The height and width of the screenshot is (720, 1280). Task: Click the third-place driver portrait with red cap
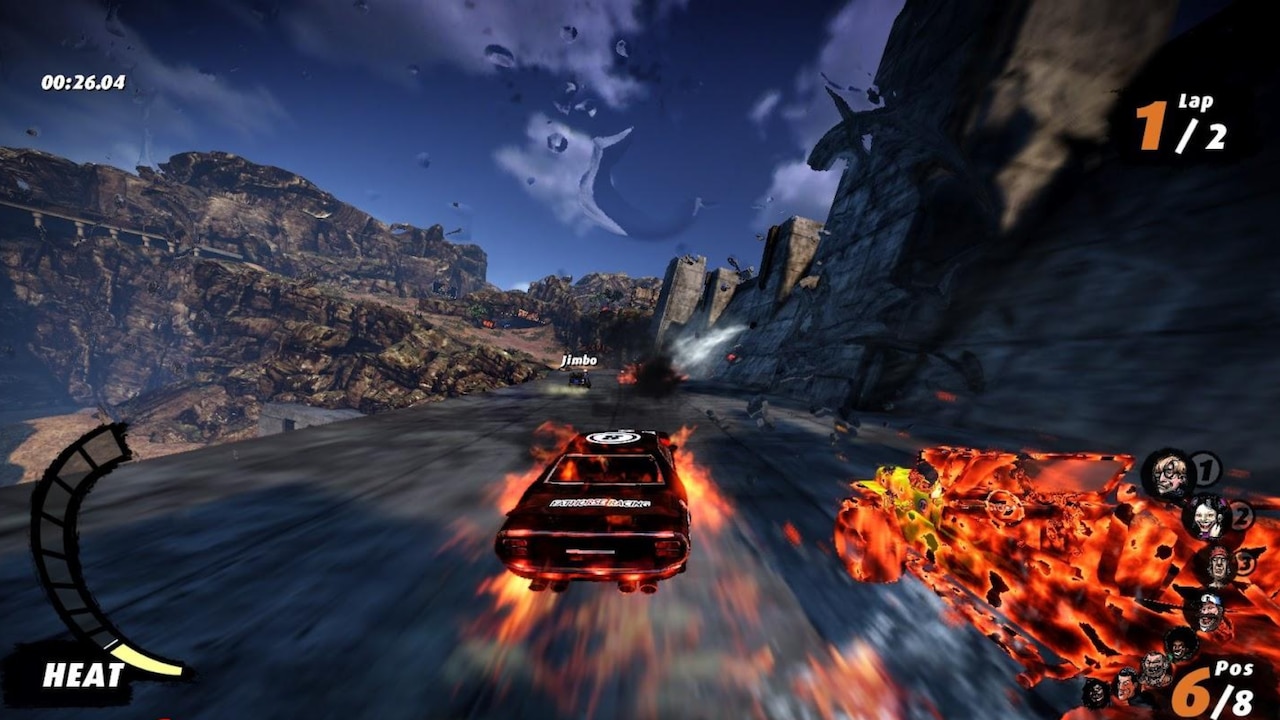coord(1218,564)
